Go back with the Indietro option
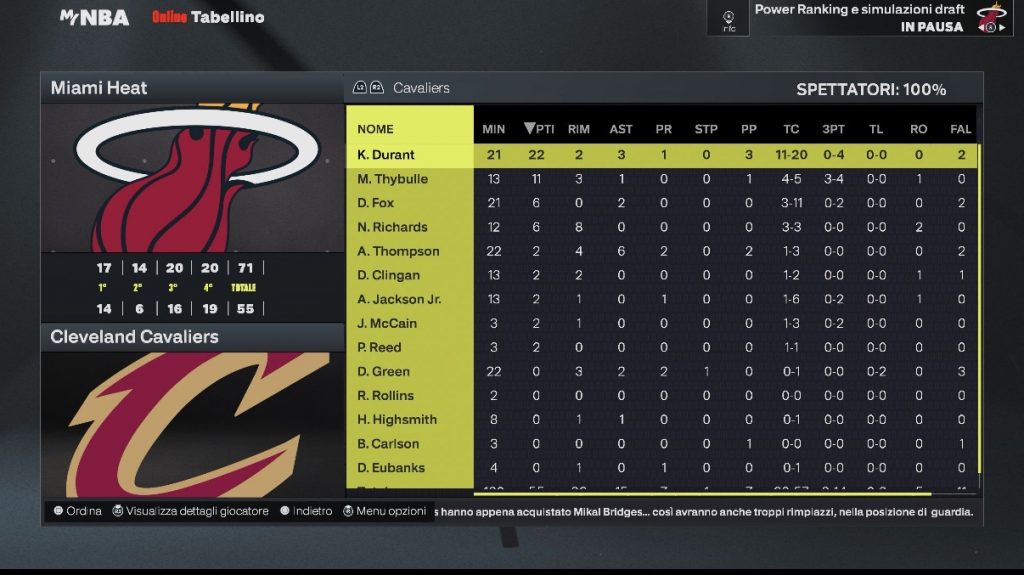Image resolution: width=1024 pixels, height=575 pixels. click(x=306, y=511)
